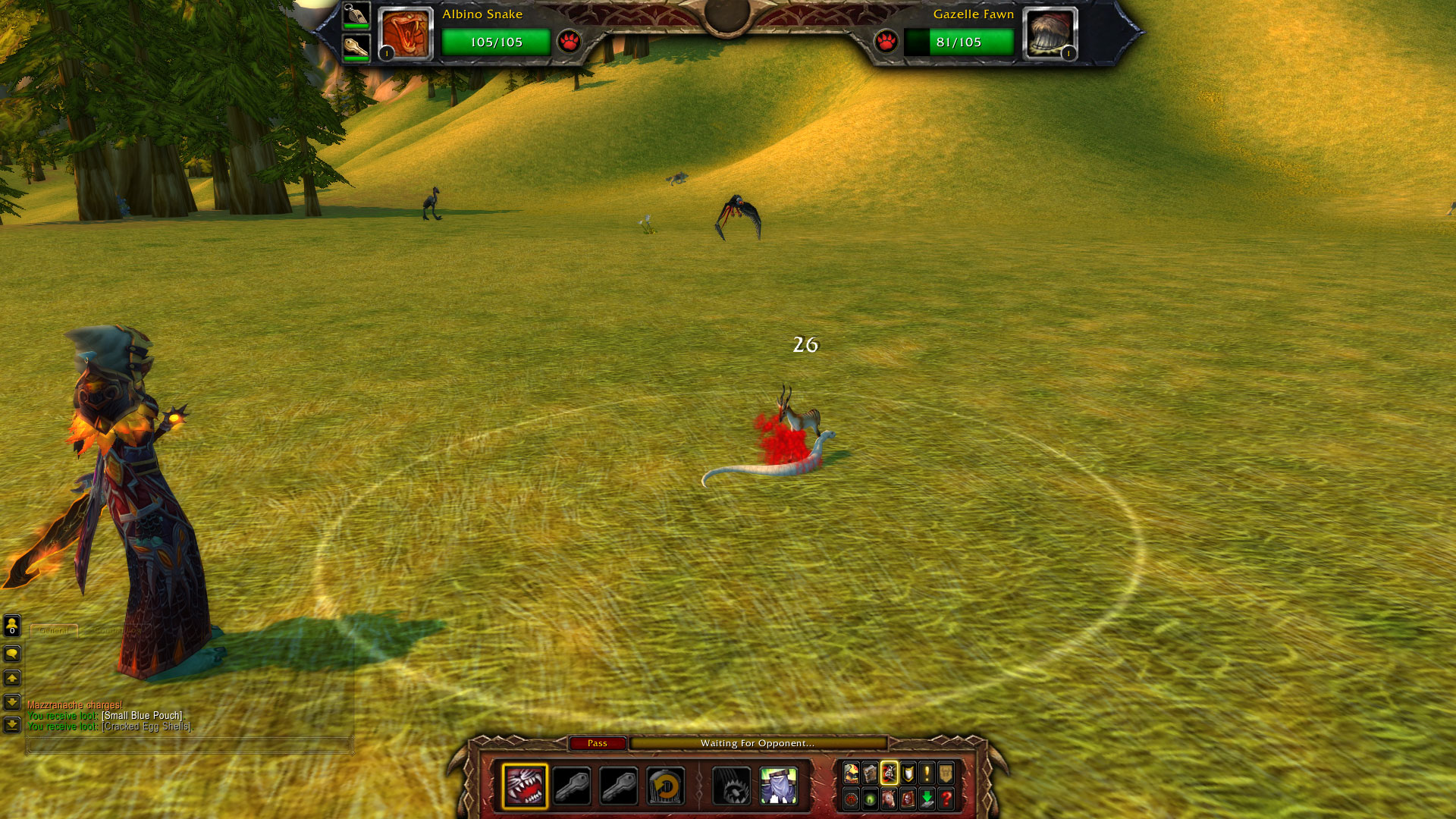The width and height of the screenshot is (1456, 819).
Task: Open the social friends list button
Action: 12,626
